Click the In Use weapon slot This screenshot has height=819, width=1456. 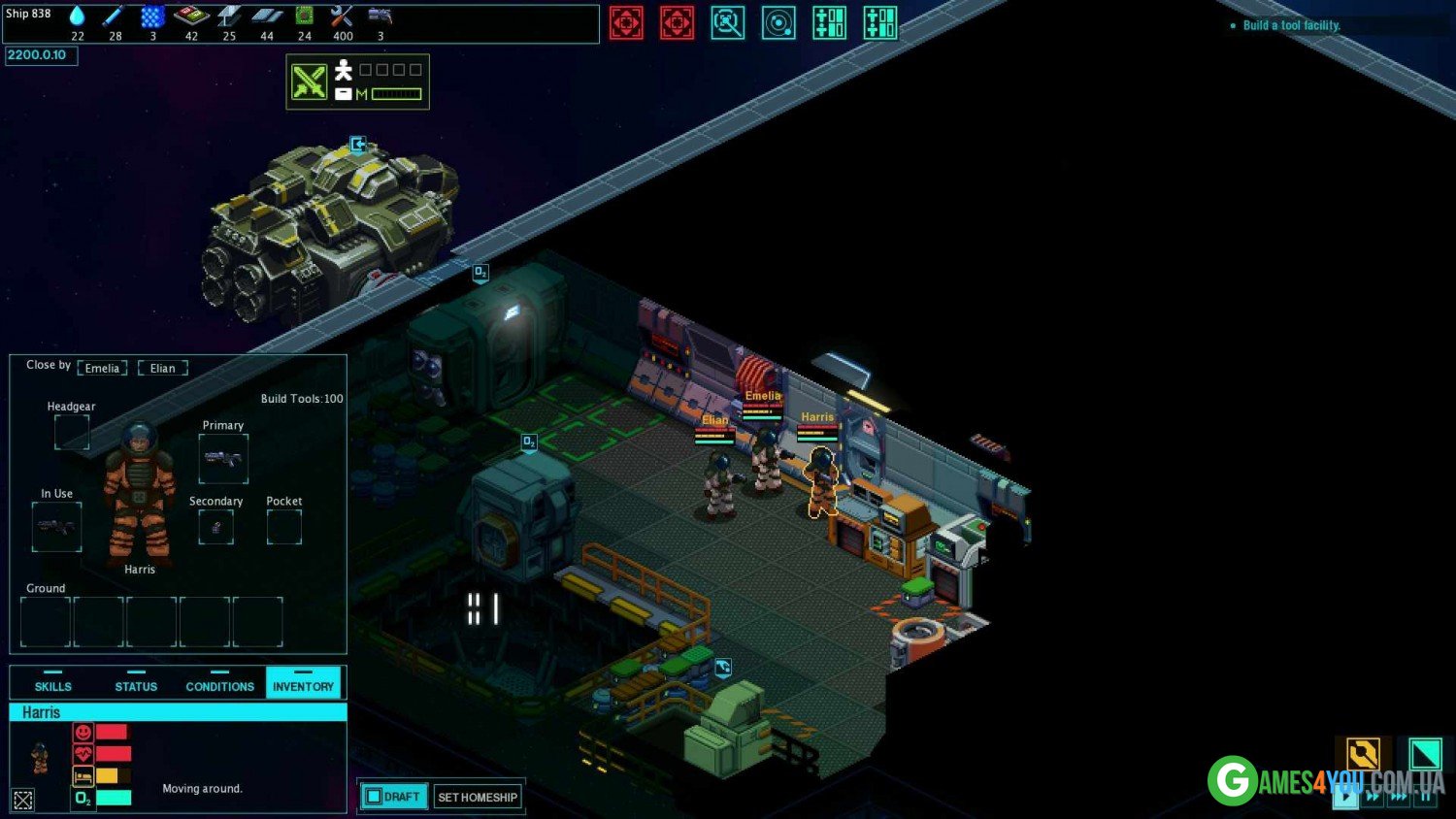coord(56,527)
